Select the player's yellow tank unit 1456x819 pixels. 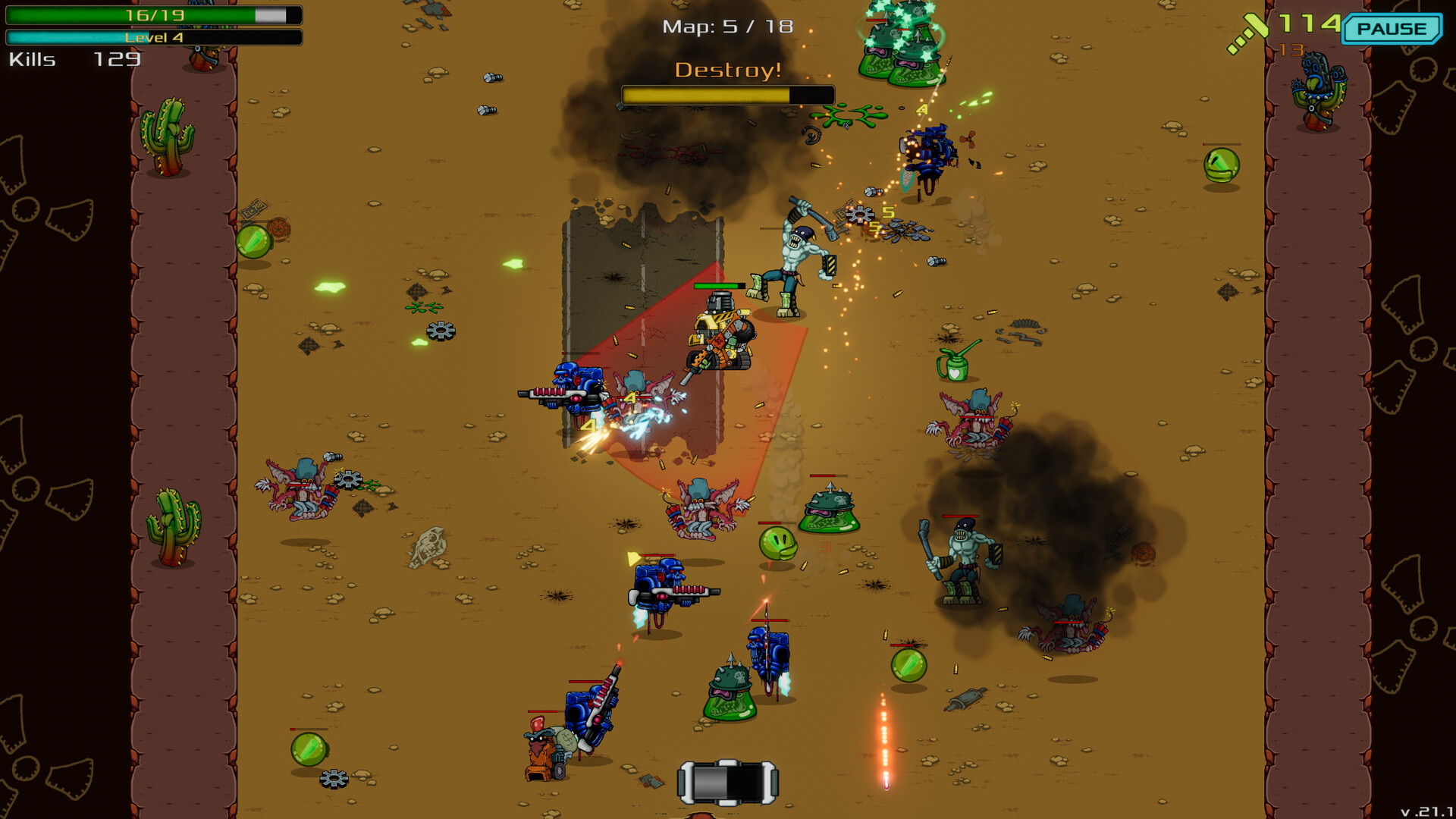coord(720,334)
